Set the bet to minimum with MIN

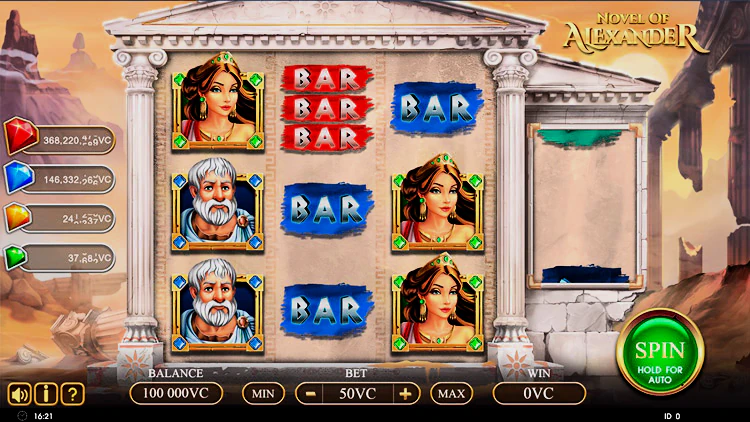(263, 393)
